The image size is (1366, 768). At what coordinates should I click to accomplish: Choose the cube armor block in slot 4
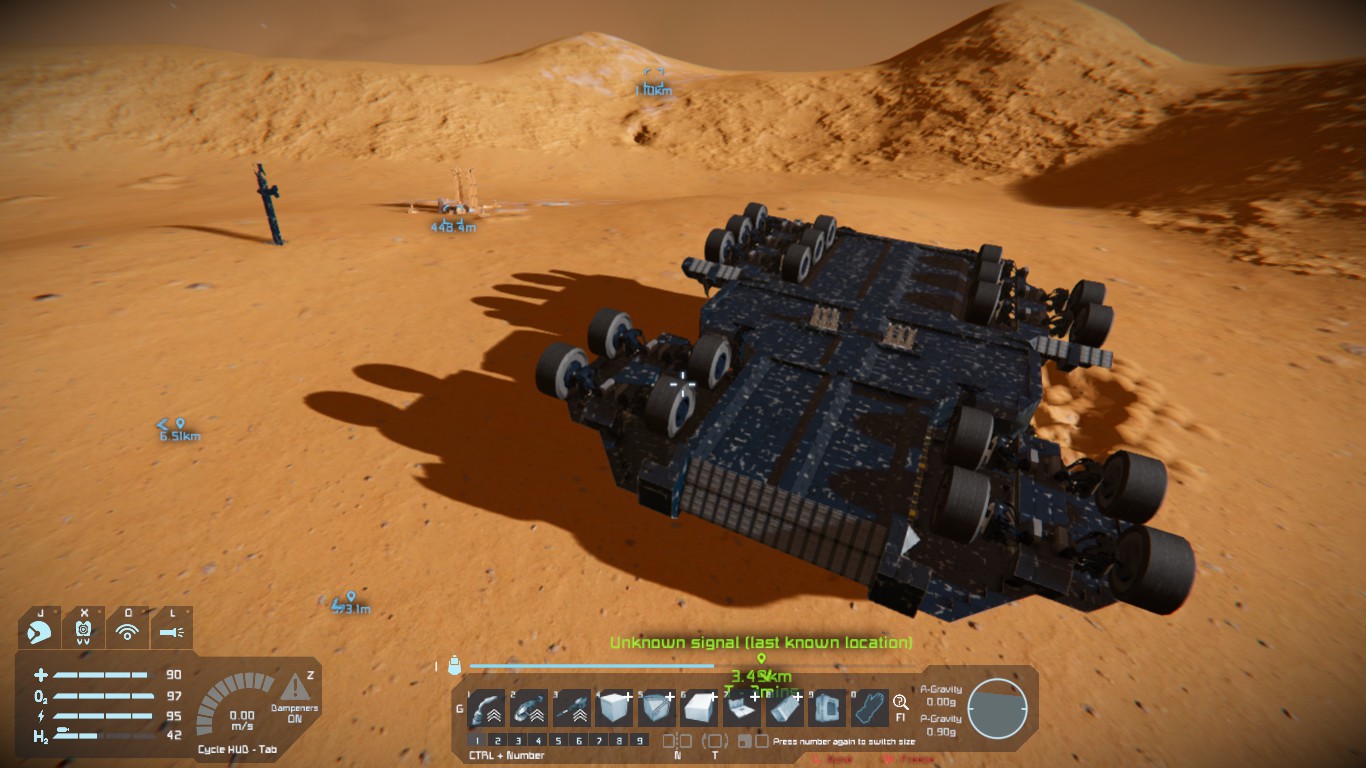[613, 709]
